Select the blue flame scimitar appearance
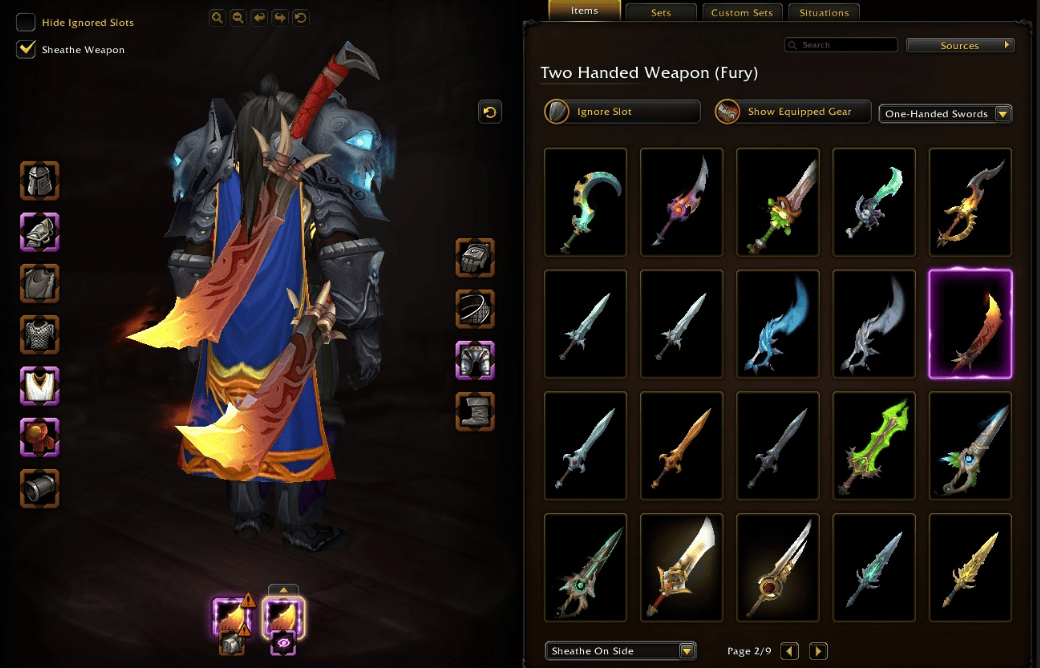 pos(778,324)
